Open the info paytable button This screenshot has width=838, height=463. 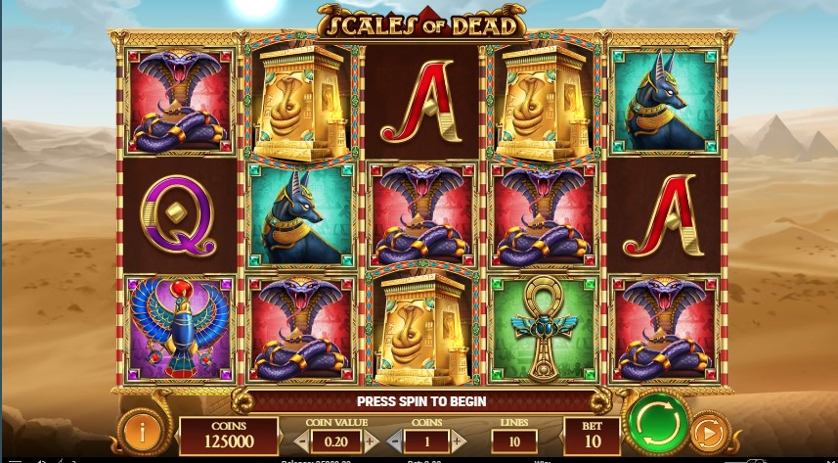(142, 432)
